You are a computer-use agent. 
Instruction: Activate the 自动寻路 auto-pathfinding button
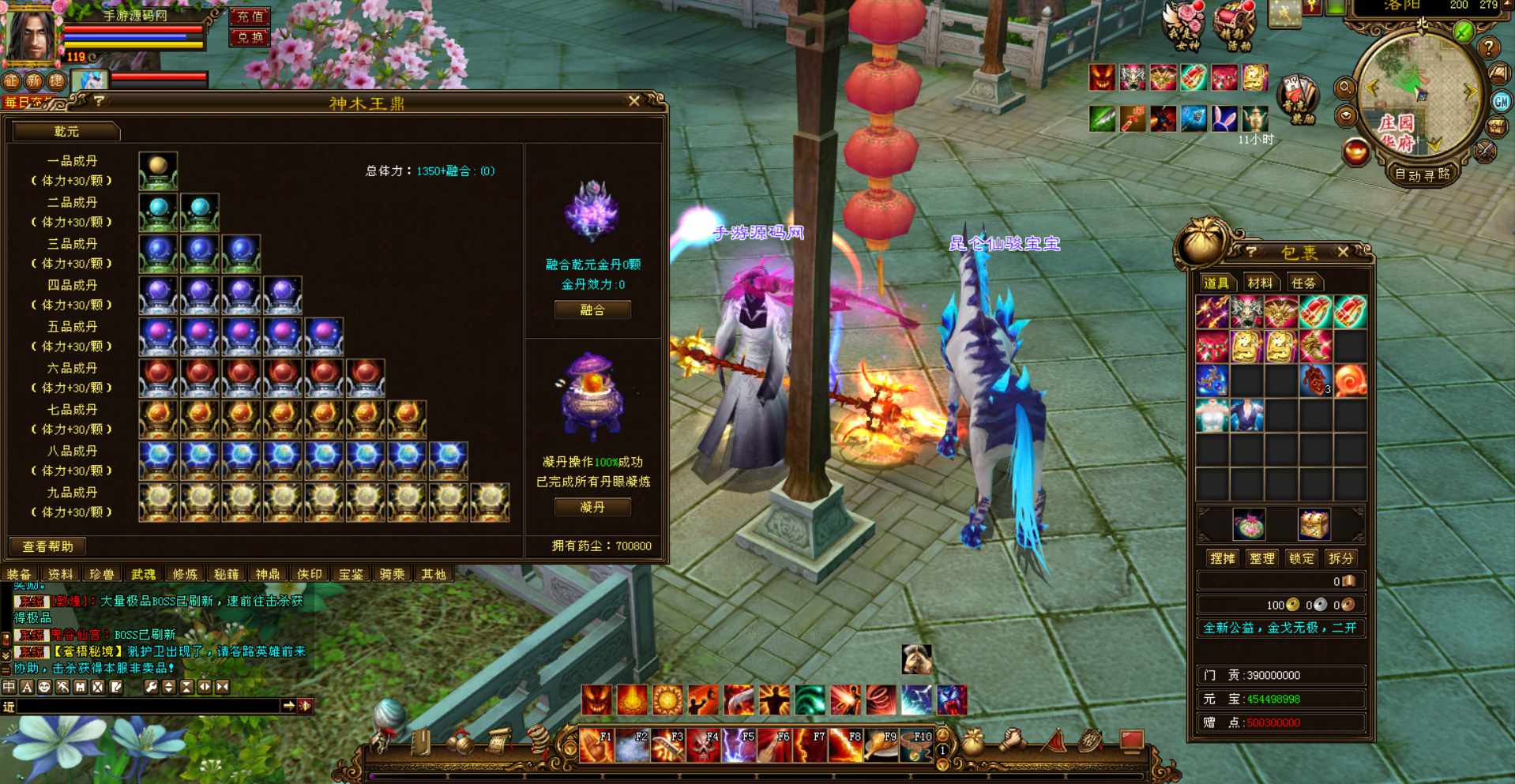(1422, 174)
